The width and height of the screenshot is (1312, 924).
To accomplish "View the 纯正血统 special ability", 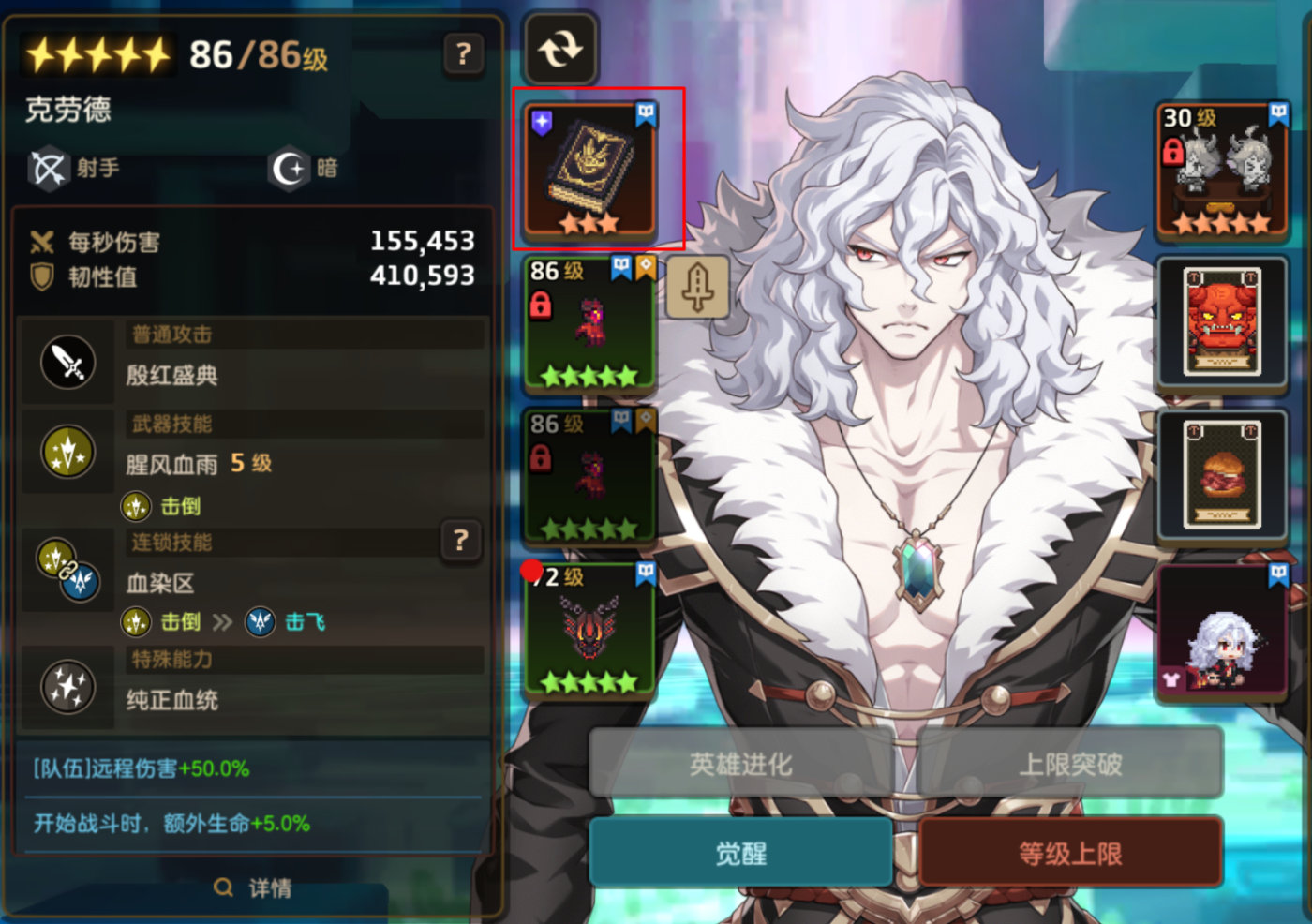I will coord(172,700).
